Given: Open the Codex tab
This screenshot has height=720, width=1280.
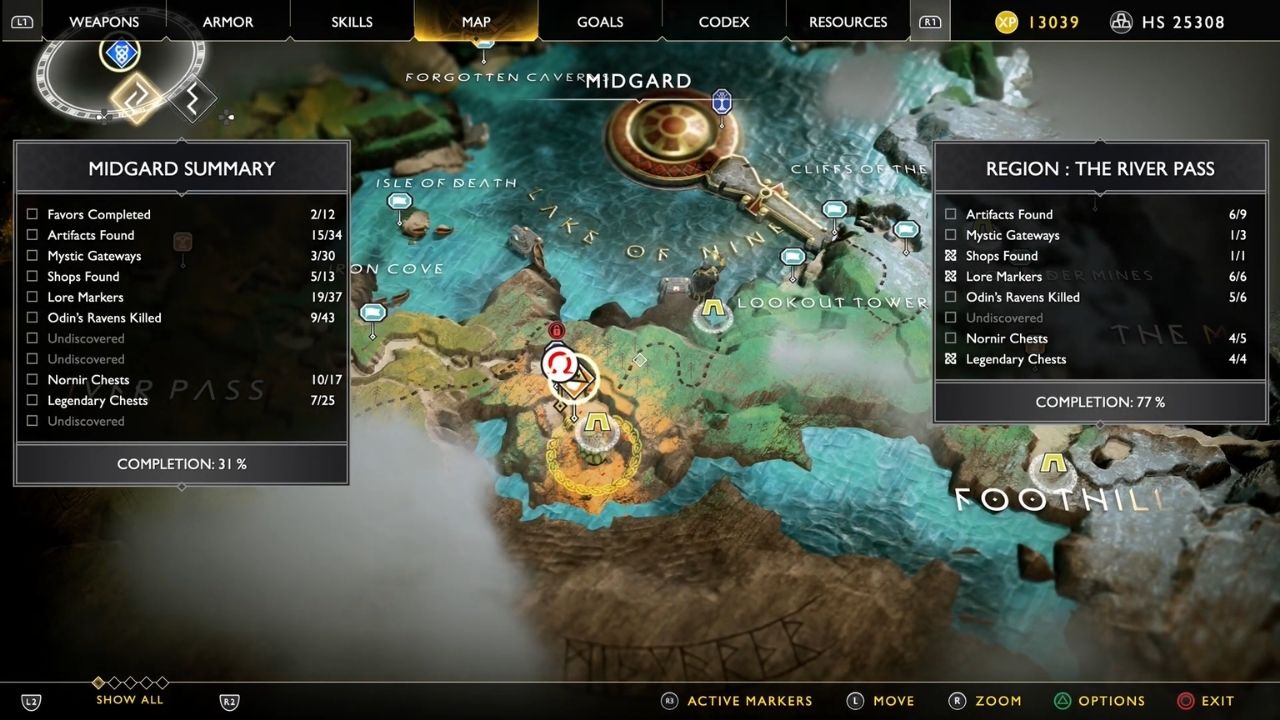Looking at the screenshot, I should tap(724, 22).
